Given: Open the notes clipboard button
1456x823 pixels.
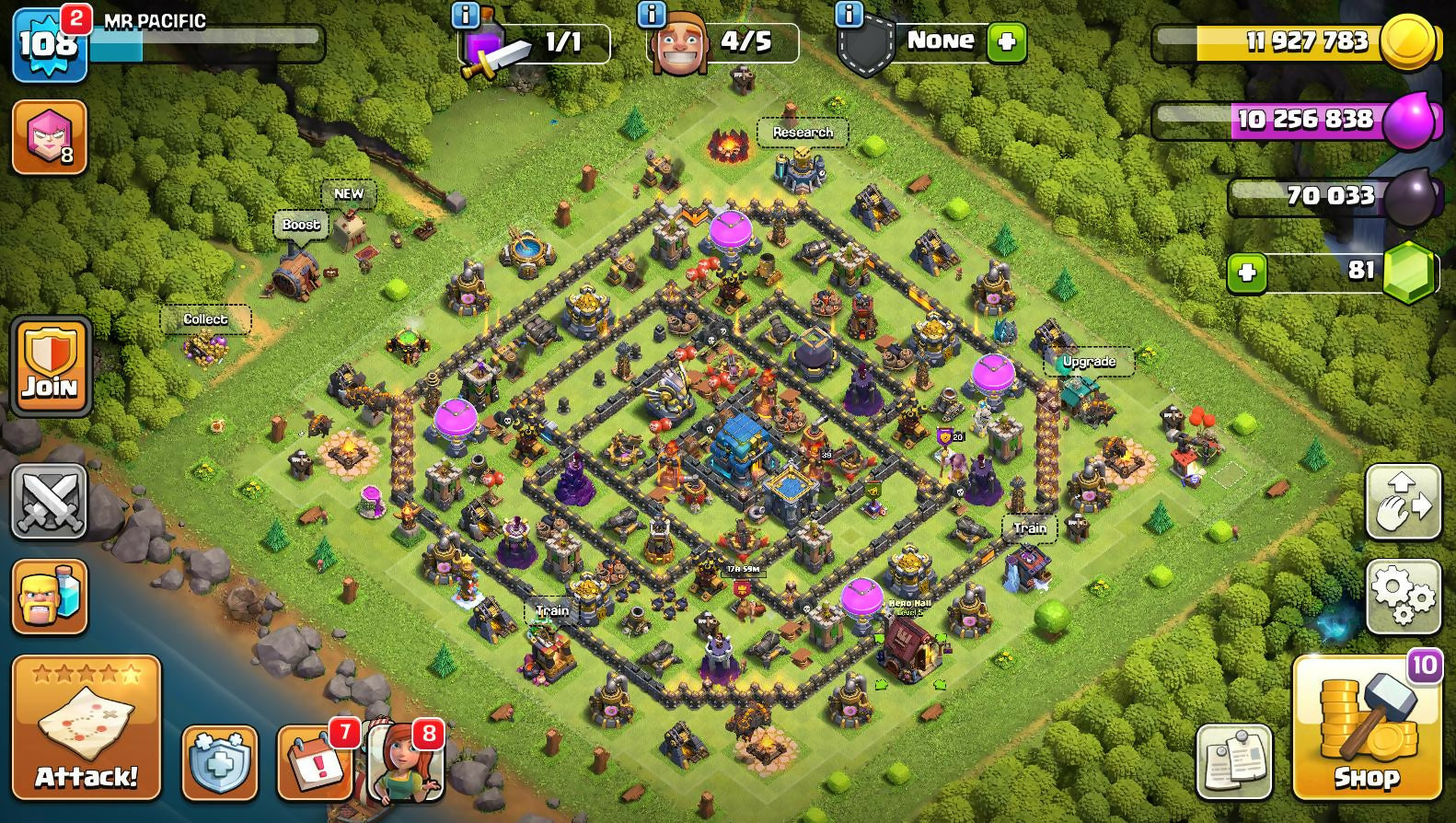Looking at the screenshot, I should tap(1234, 761).
